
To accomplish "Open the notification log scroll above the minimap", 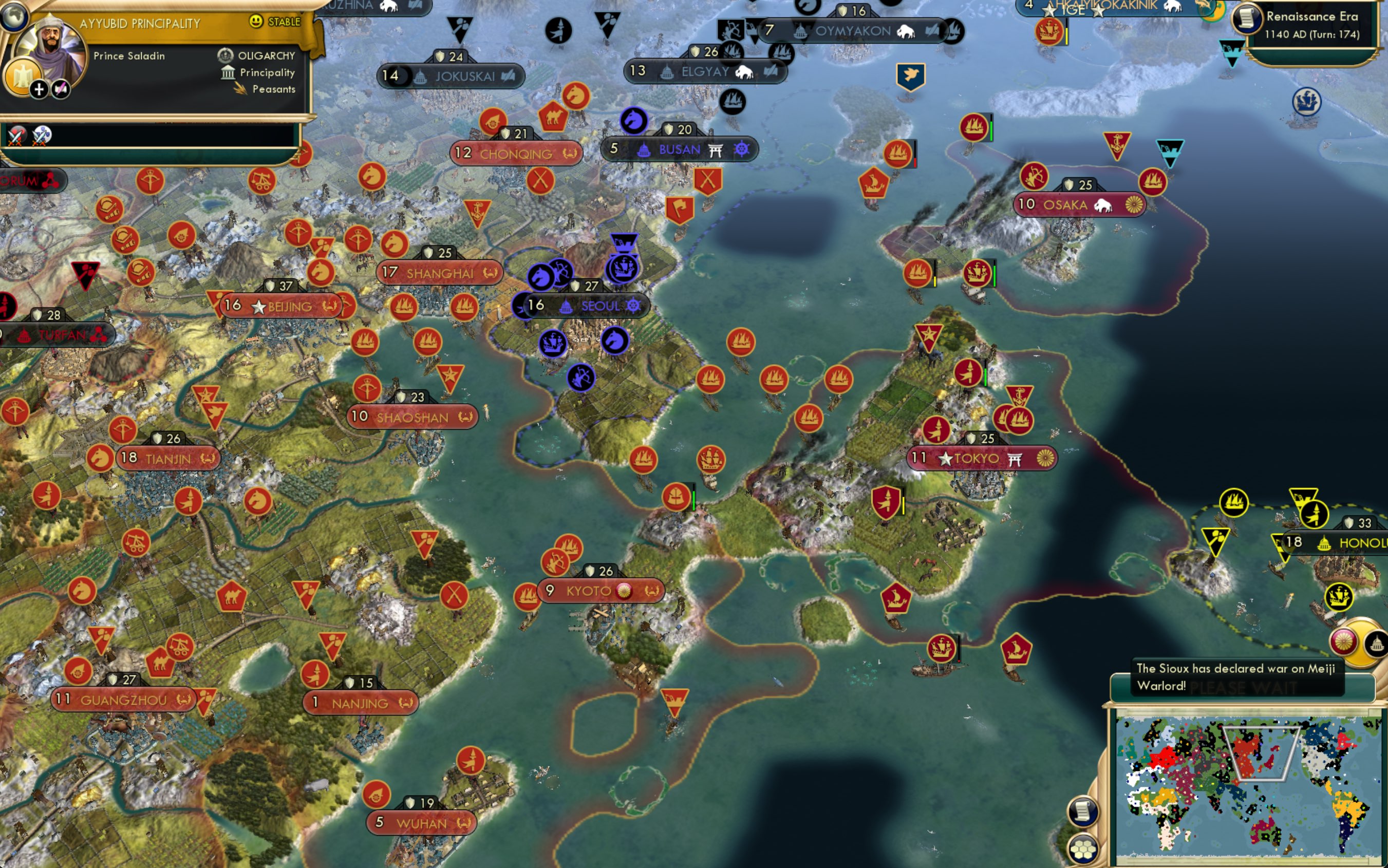I will point(1083,811).
